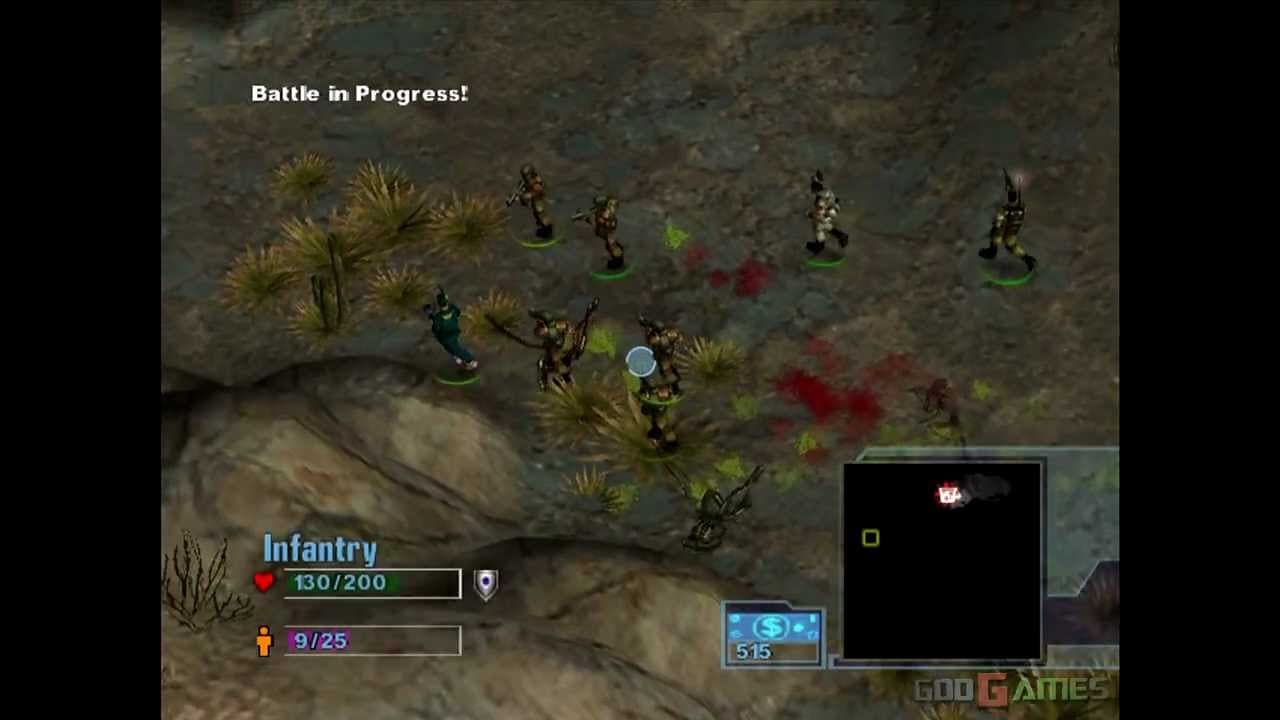Click the shield armor icon beside health bar

point(484,583)
